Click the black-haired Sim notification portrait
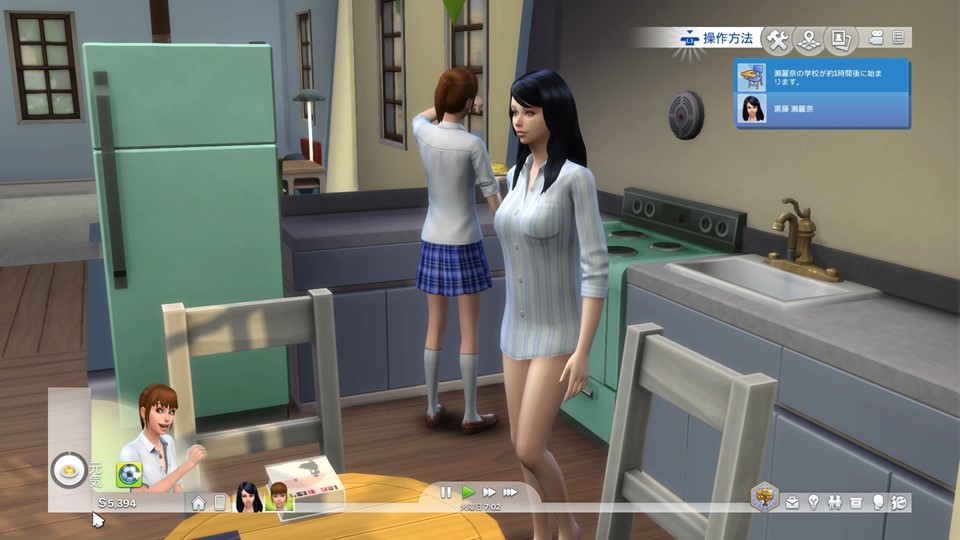This screenshot has width=960, height=540. [752, 108]
